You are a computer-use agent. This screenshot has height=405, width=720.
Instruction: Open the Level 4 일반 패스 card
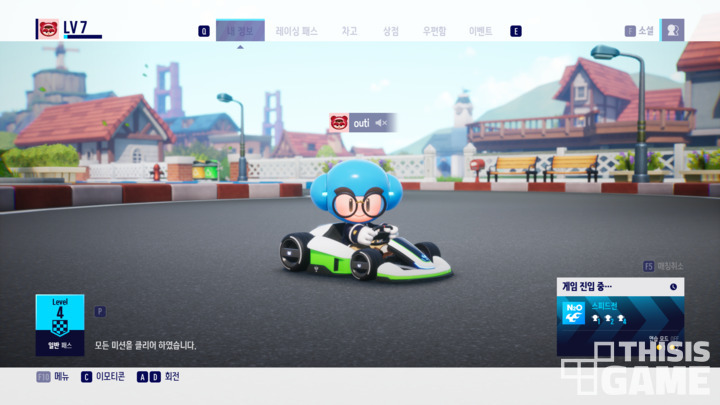tap(60, 325)
